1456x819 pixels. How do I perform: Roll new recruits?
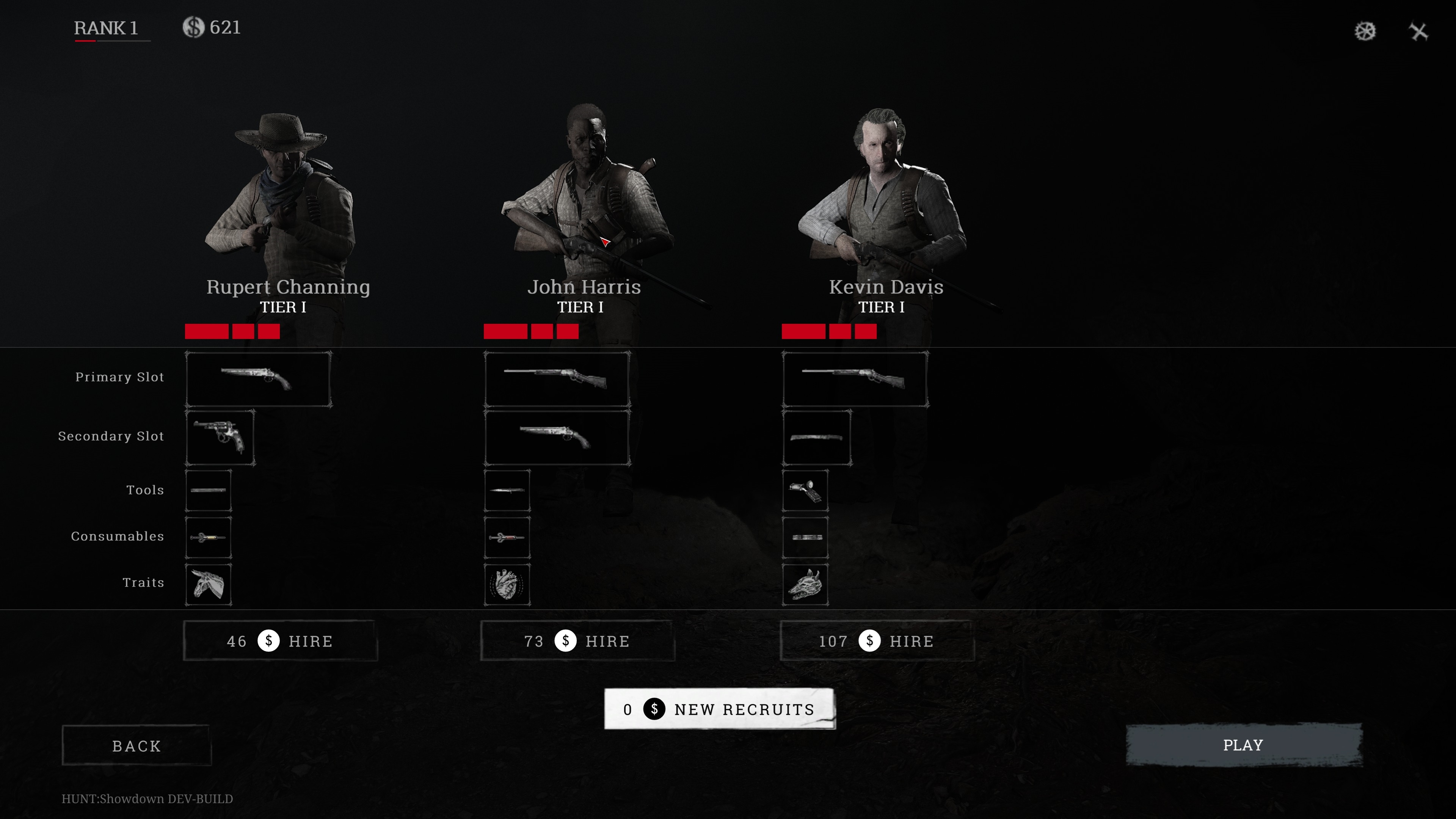point(719,709)
